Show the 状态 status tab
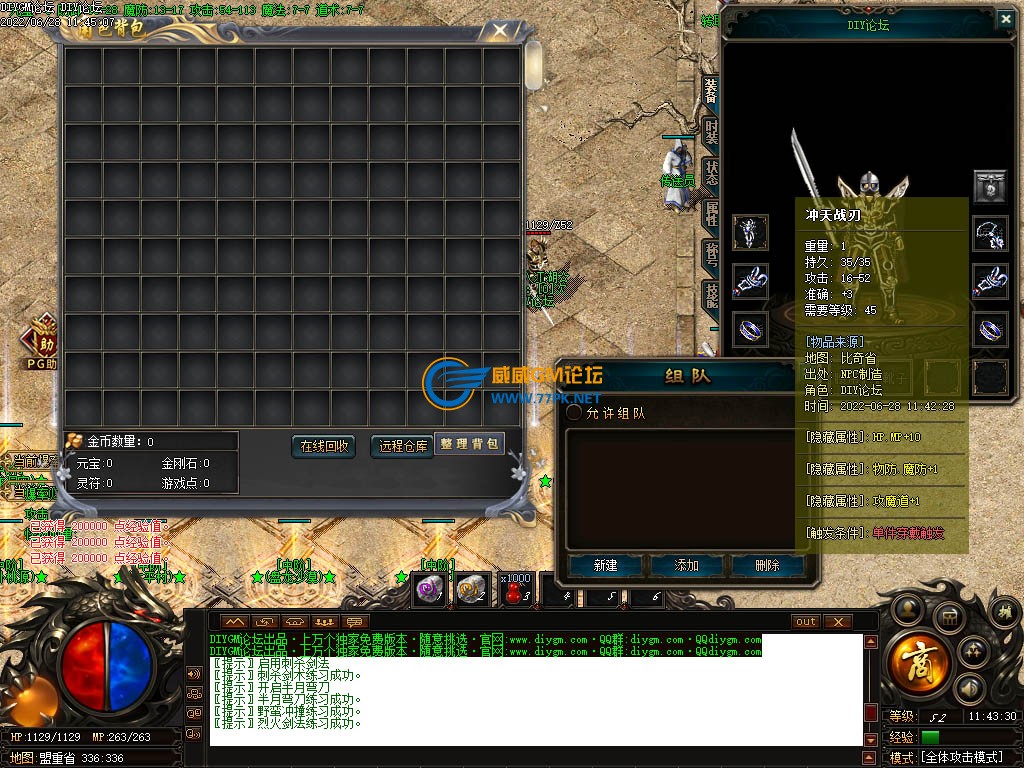This screenshot has height=768, width=1024. click(711, 171)
